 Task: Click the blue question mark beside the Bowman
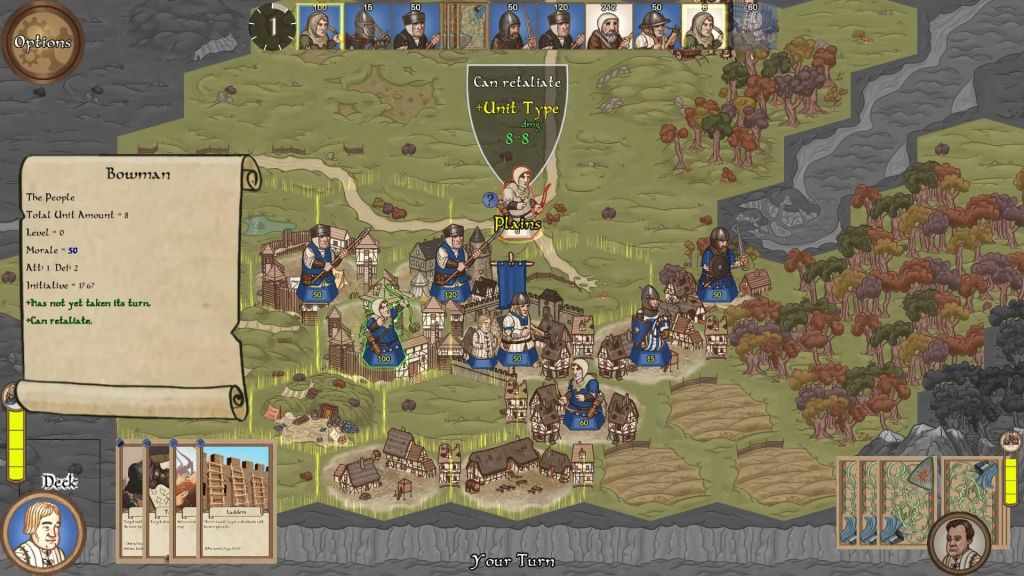490,199
